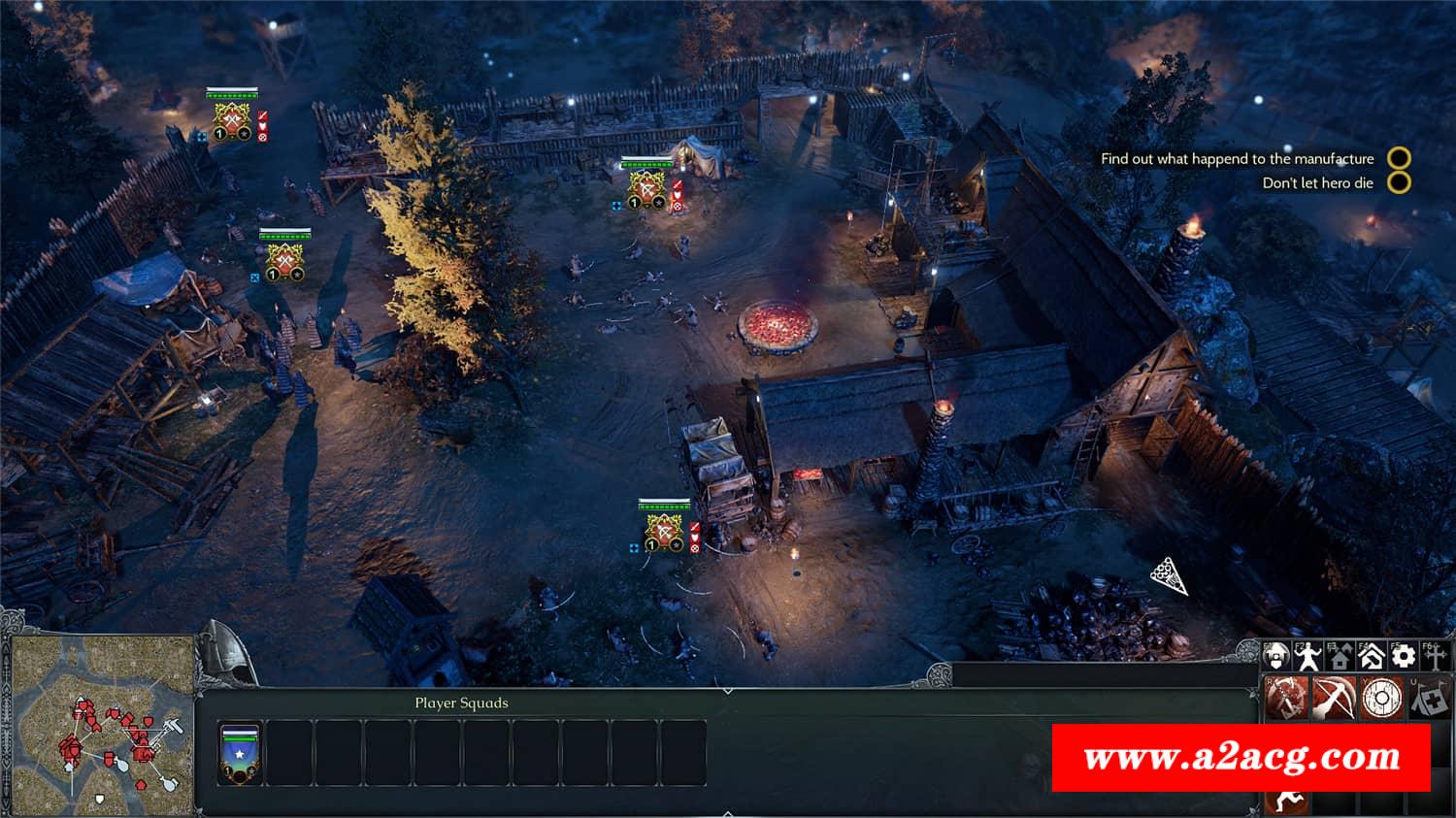Click the home shield icon in toolbar
The image size is (1456, 818).
tap(1276, 657)
